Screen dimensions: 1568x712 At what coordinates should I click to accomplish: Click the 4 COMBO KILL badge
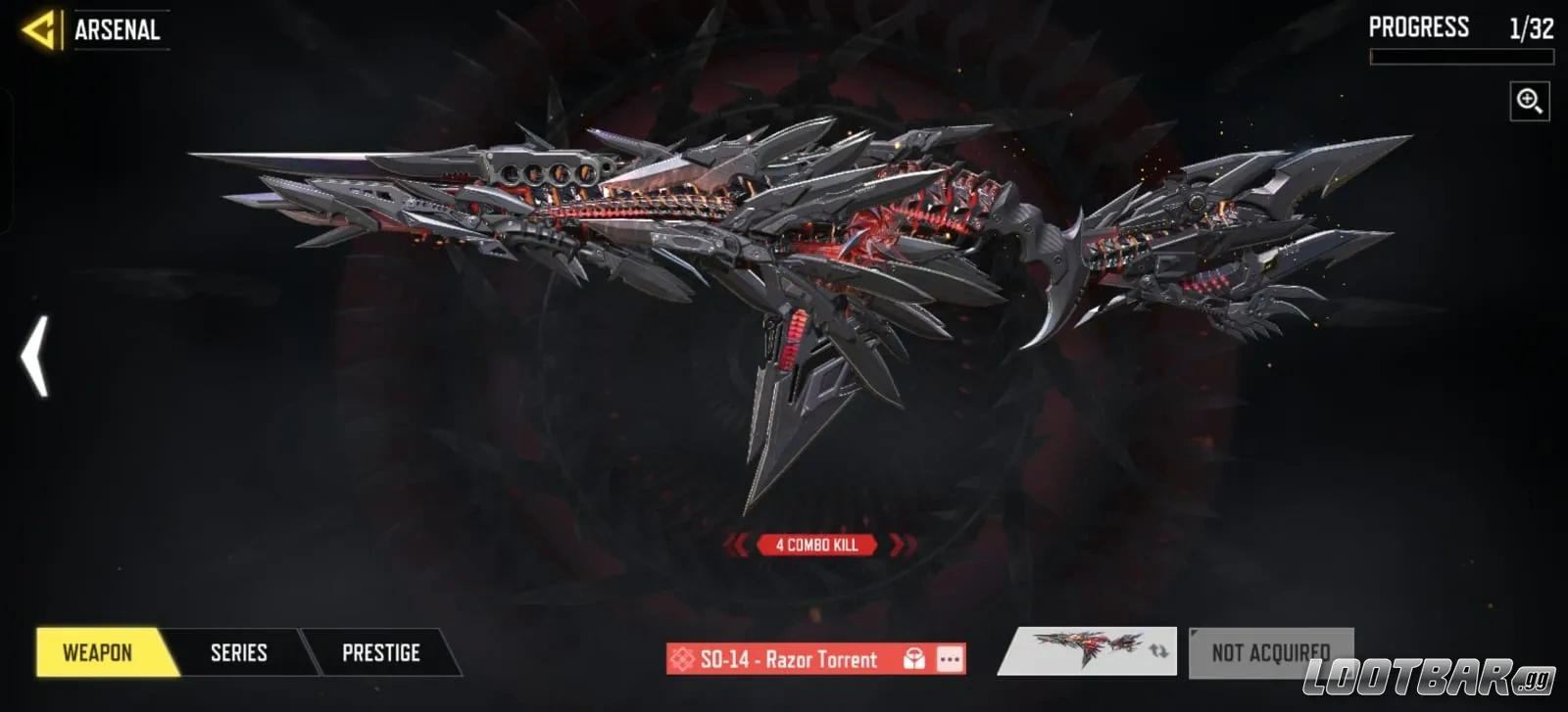(x=817, y=545)
